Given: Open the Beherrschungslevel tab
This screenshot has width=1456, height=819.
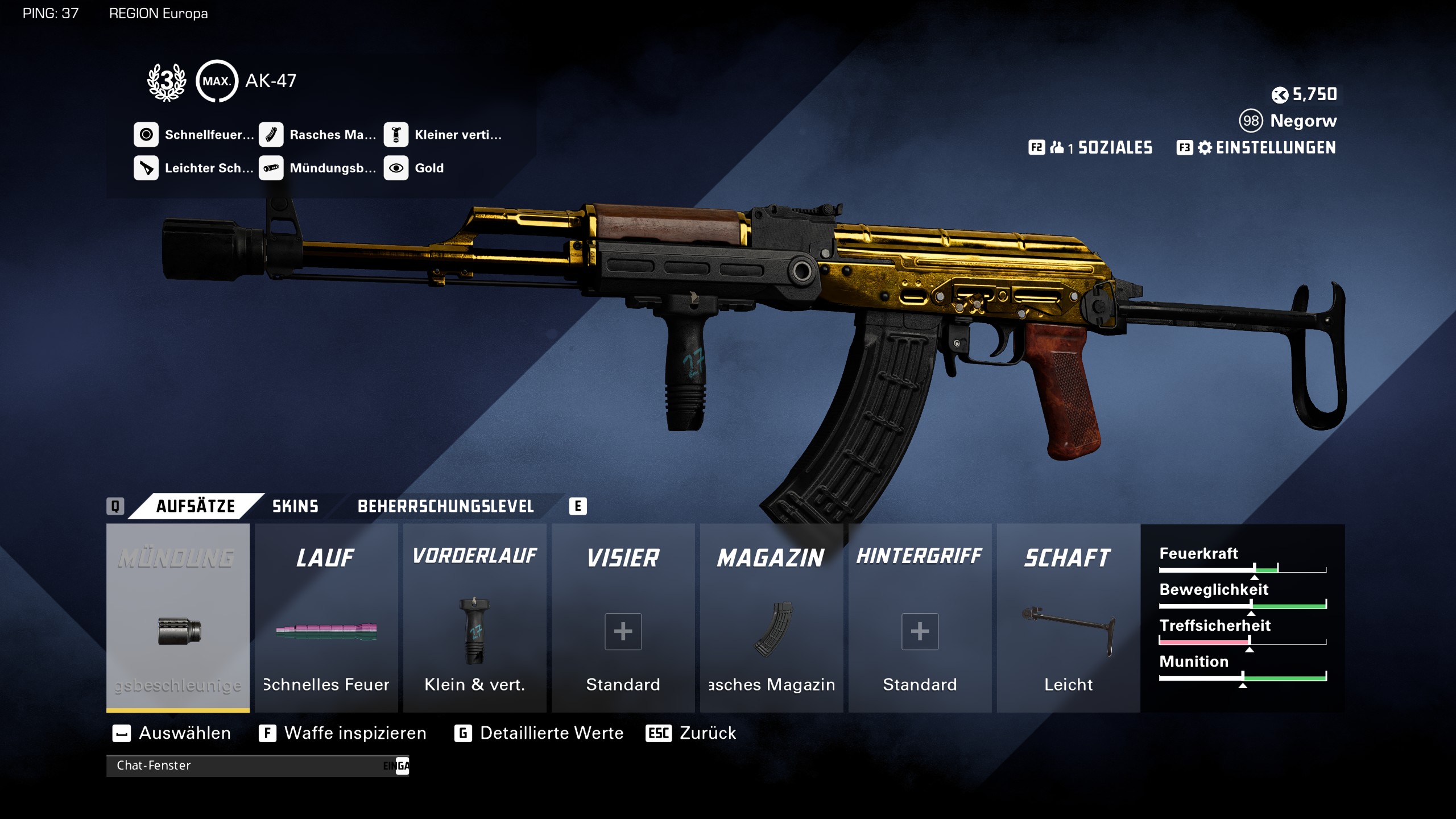Looking at the screenshot, I should [x=445, y=506].
